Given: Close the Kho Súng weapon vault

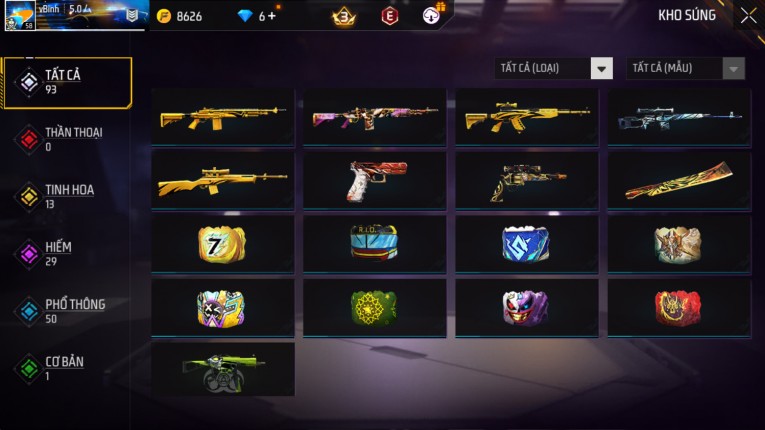Looking at the screenshot, I should click(x=748, y=16).
